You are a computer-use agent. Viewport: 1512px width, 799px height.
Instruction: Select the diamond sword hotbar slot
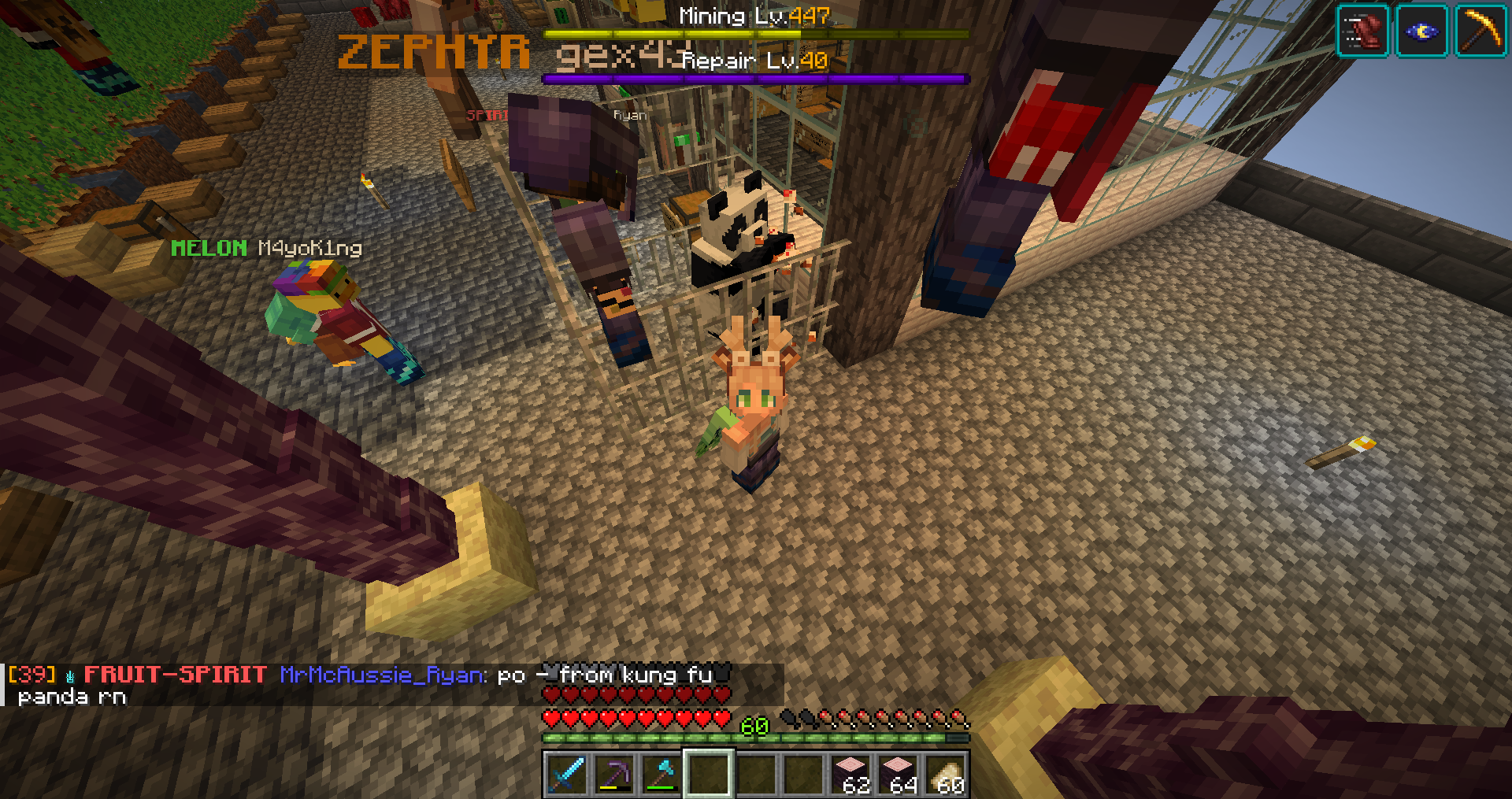coord(567,774)
